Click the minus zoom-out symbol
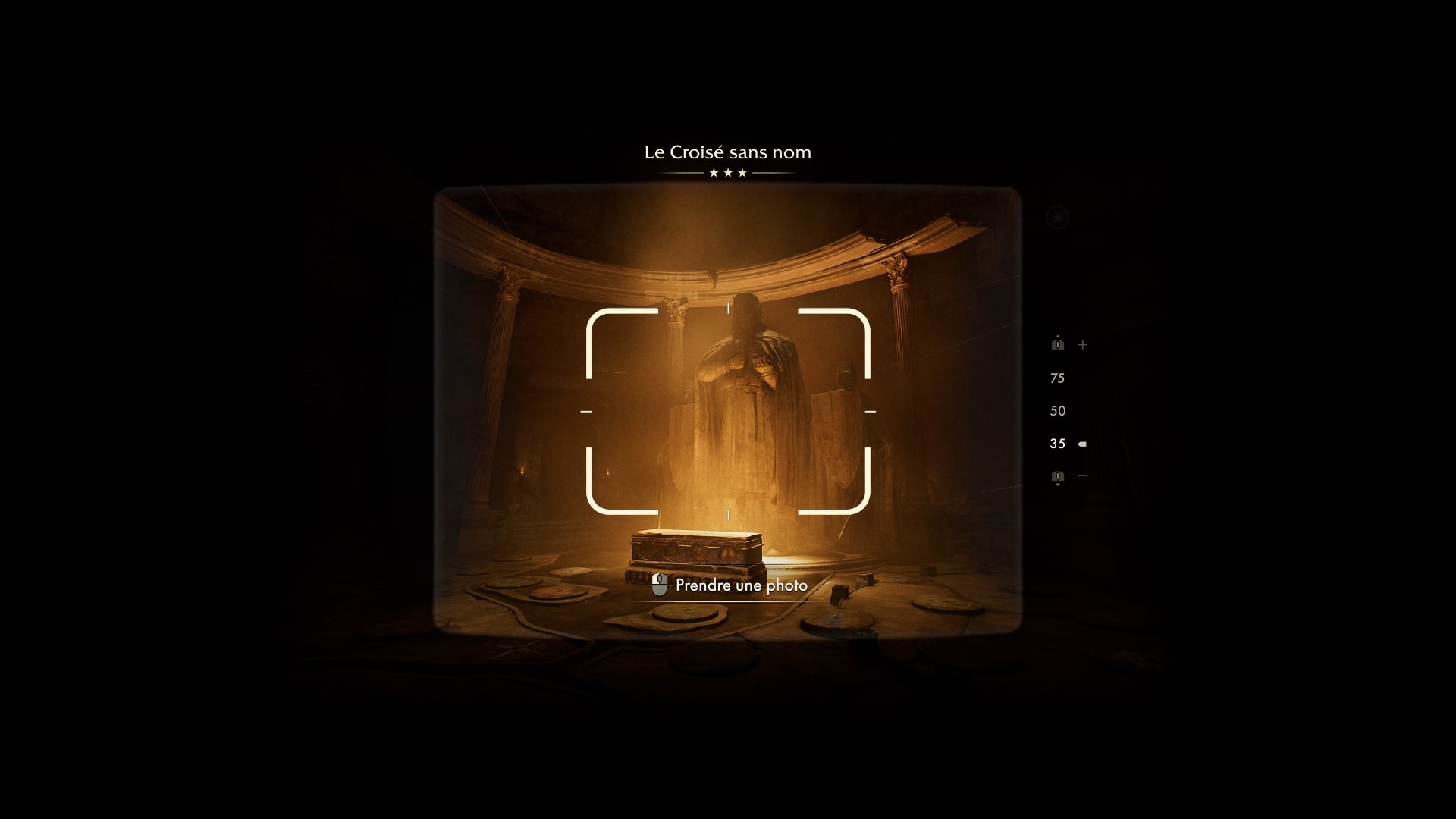Viewport: 1456px width, 819px height. tap(1082, 477)
